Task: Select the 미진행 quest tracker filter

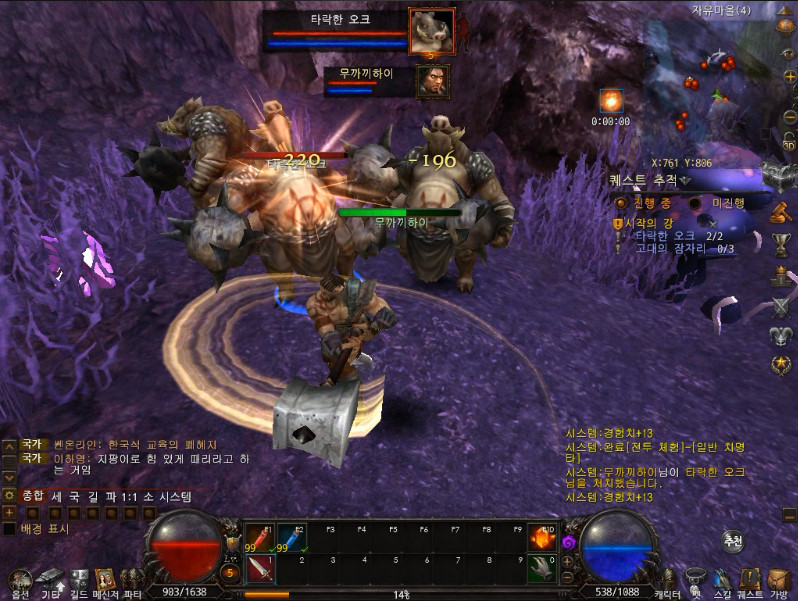Action: (695, 202)
